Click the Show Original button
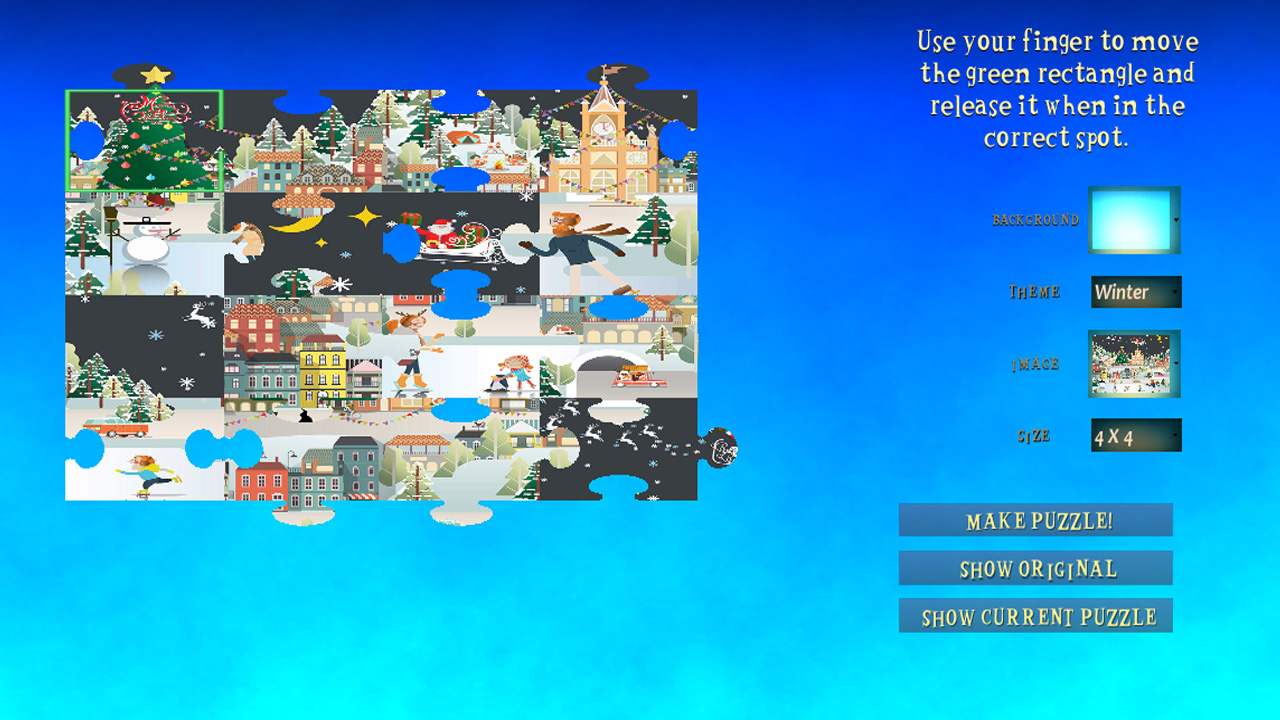 click(x=1036, y=568)
